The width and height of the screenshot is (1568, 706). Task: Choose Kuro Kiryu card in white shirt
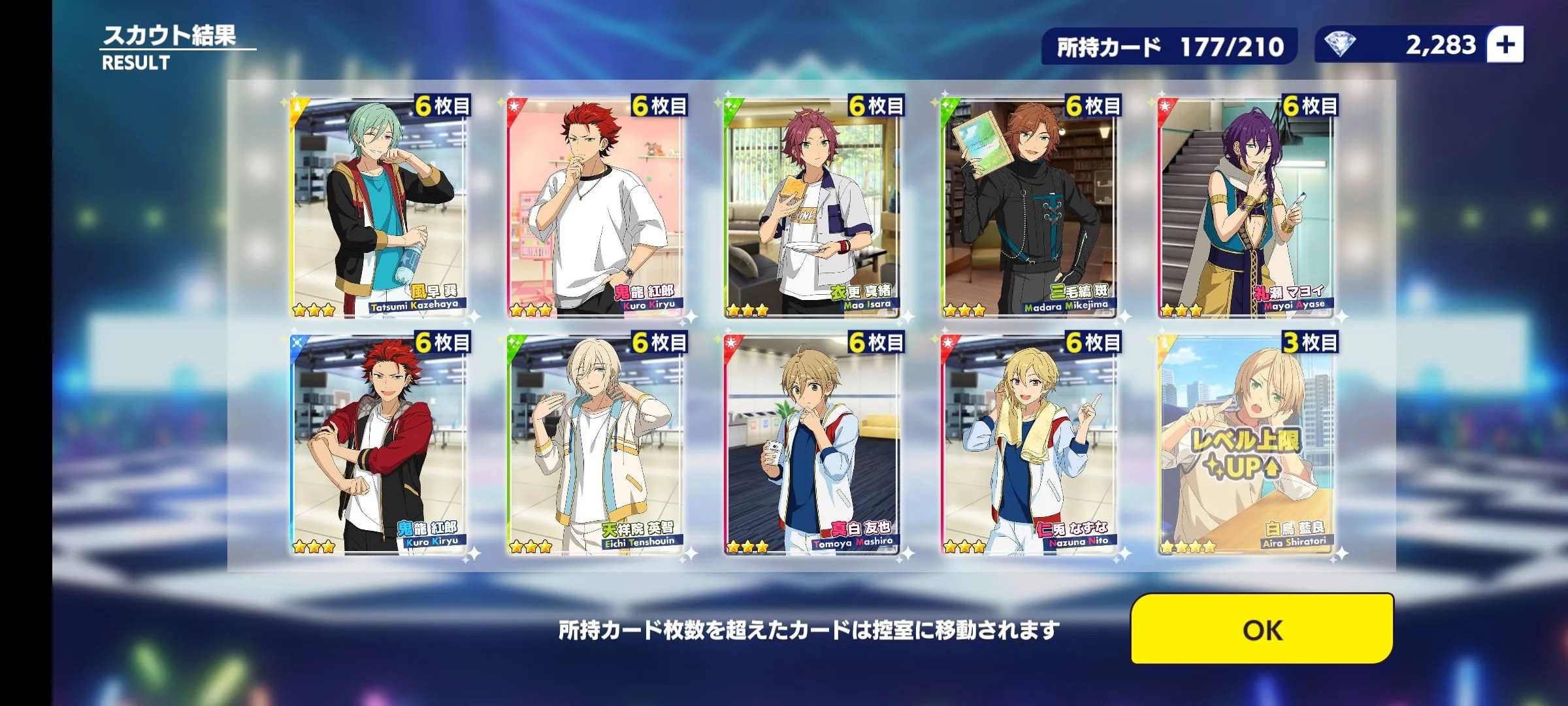(595, 208)
